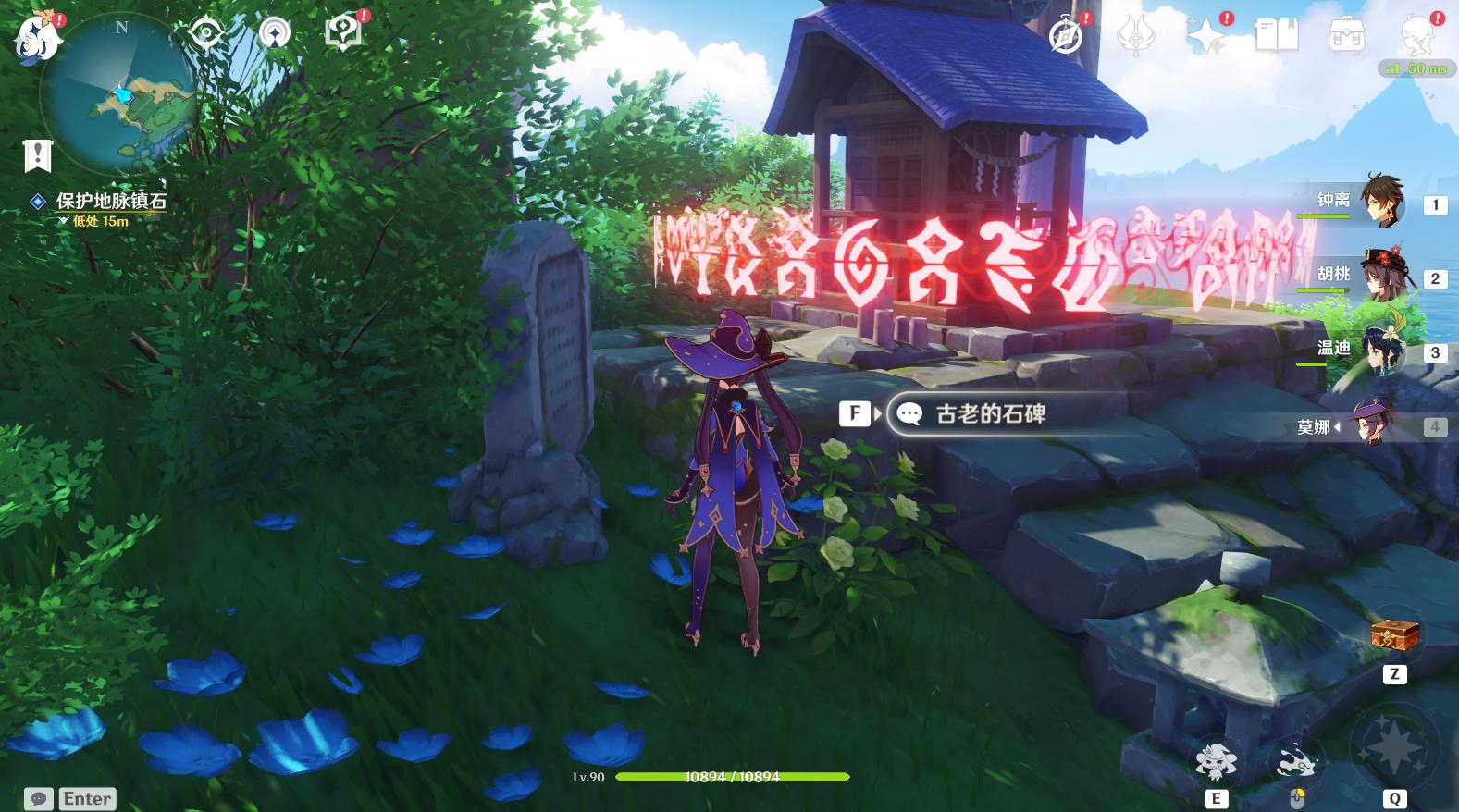Activate Elemental Sight eye icon
This screenshot has width=1459, height=812.
207,31
